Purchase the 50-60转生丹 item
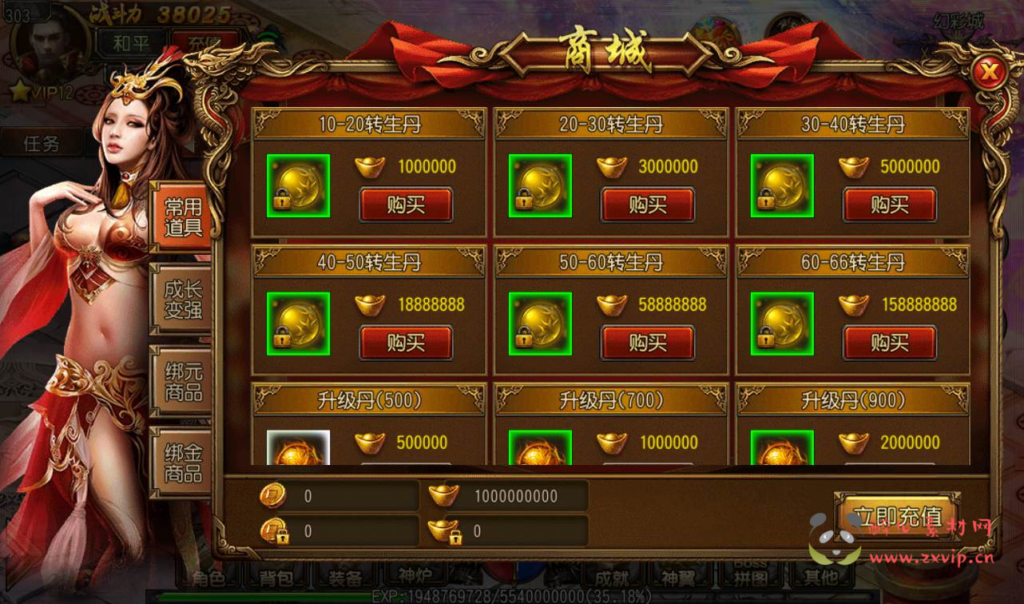The image size is (1024, 604). pyautogui.click(x=647, y=343)
